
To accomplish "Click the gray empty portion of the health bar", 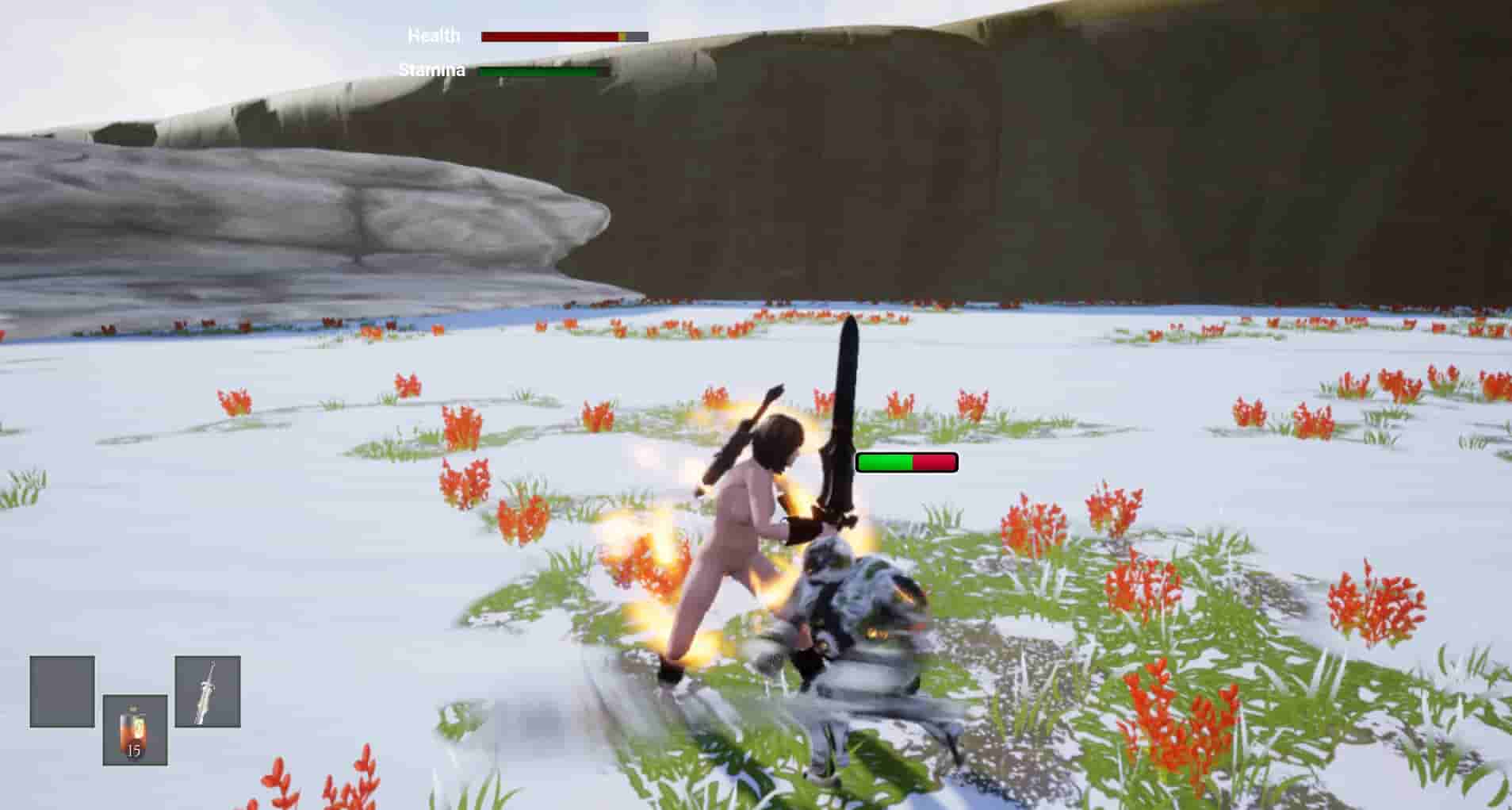I will [638, 35].
